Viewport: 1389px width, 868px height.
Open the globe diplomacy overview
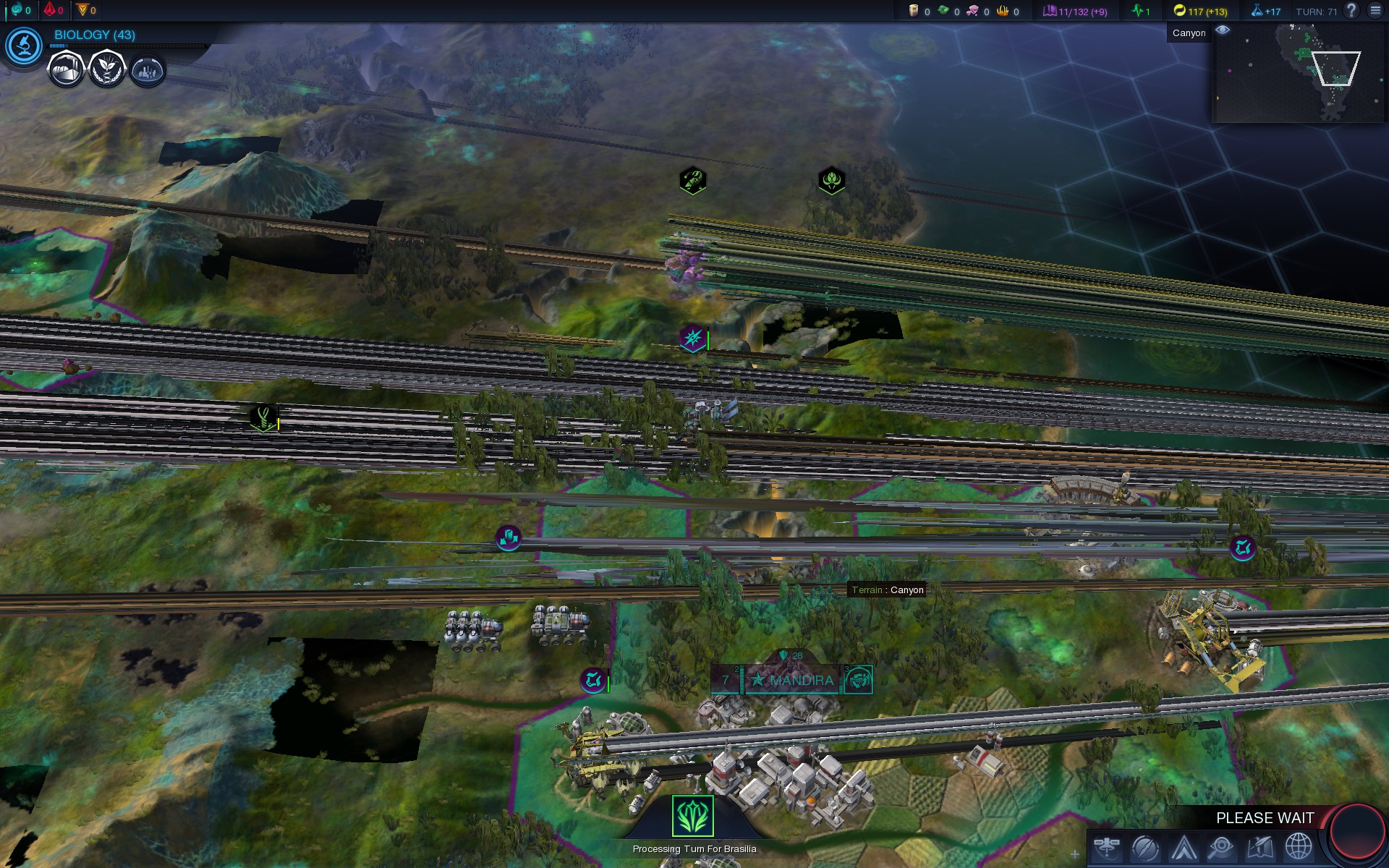1299,847
